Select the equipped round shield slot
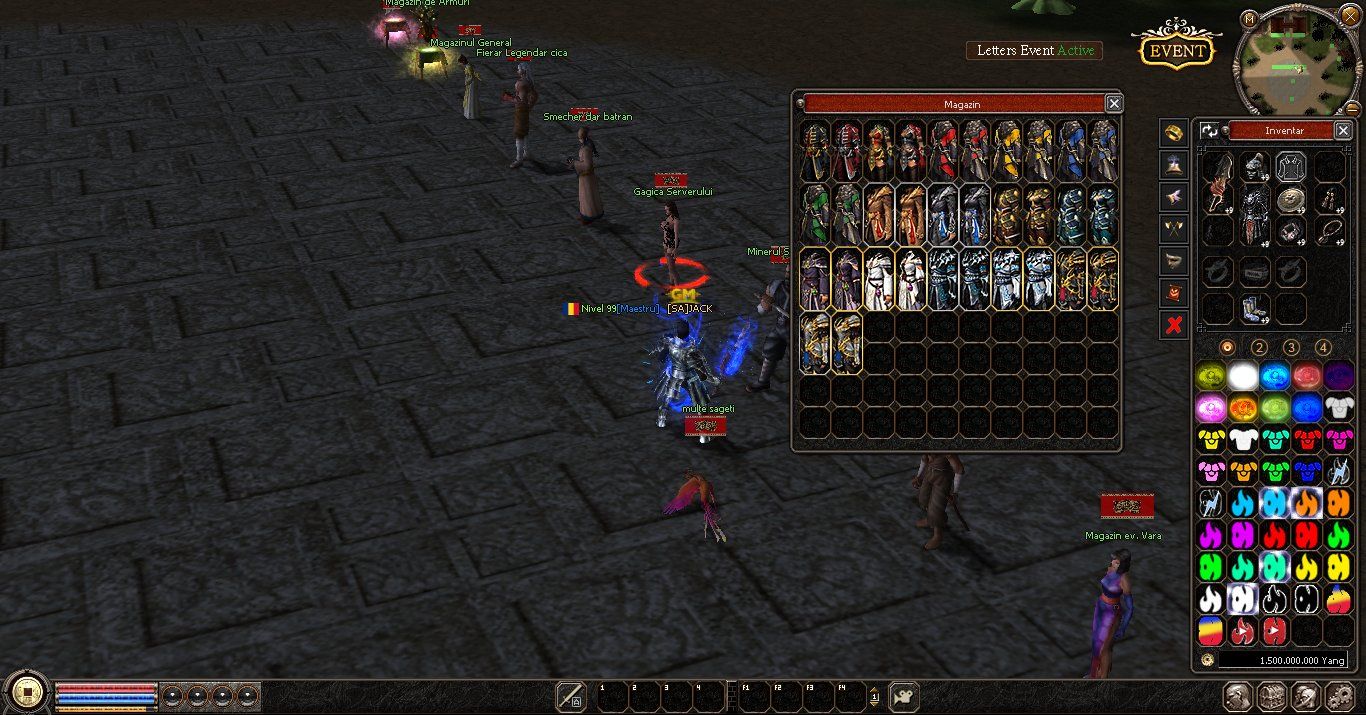The height and width of the screenshot is (715, 1366). coord(1291,199)
